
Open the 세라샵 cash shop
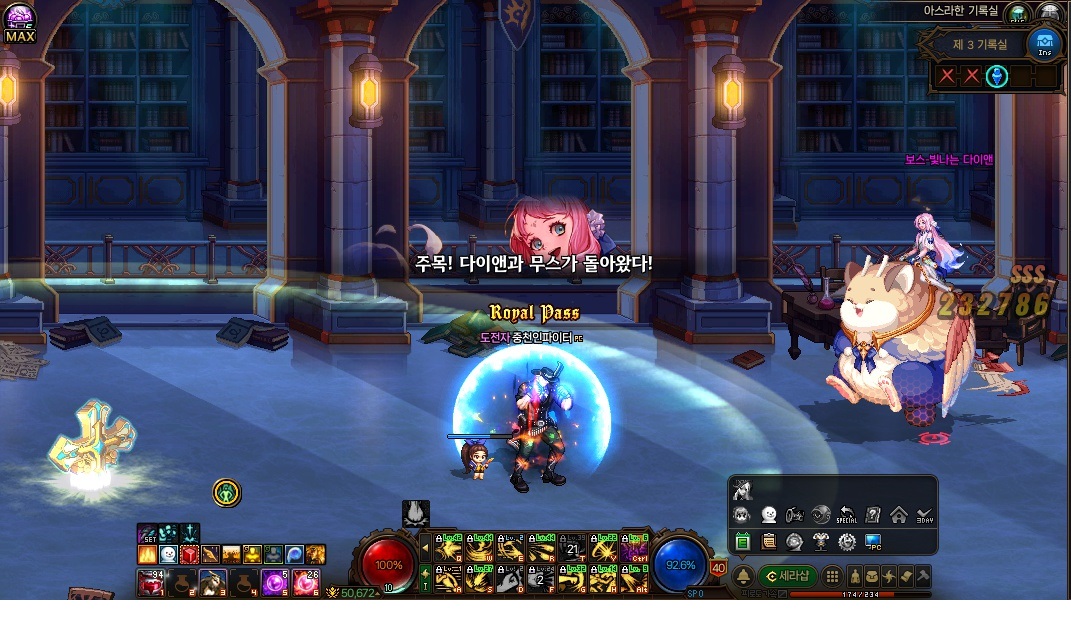click(788, 576)
